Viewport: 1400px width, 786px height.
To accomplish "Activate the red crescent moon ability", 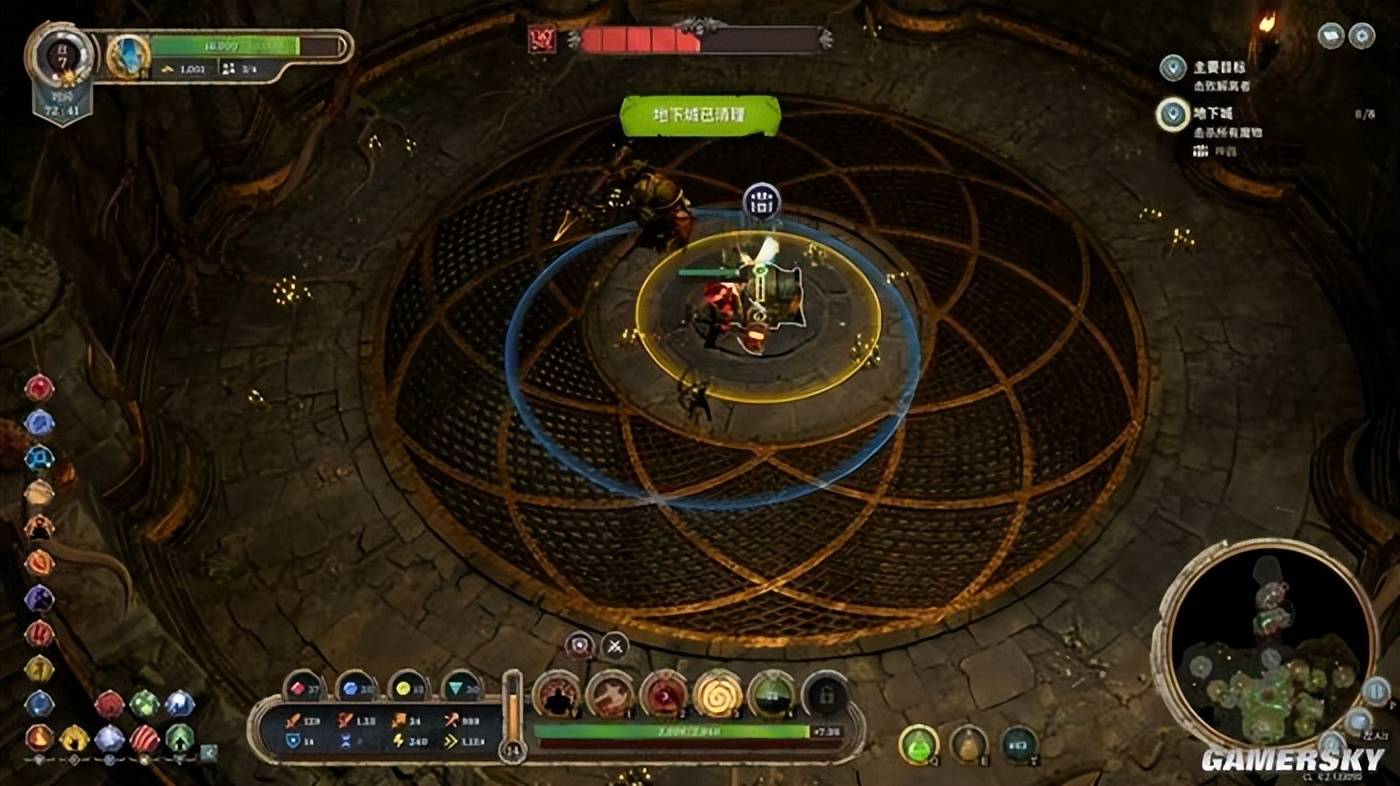I will [x=664, y=693].
